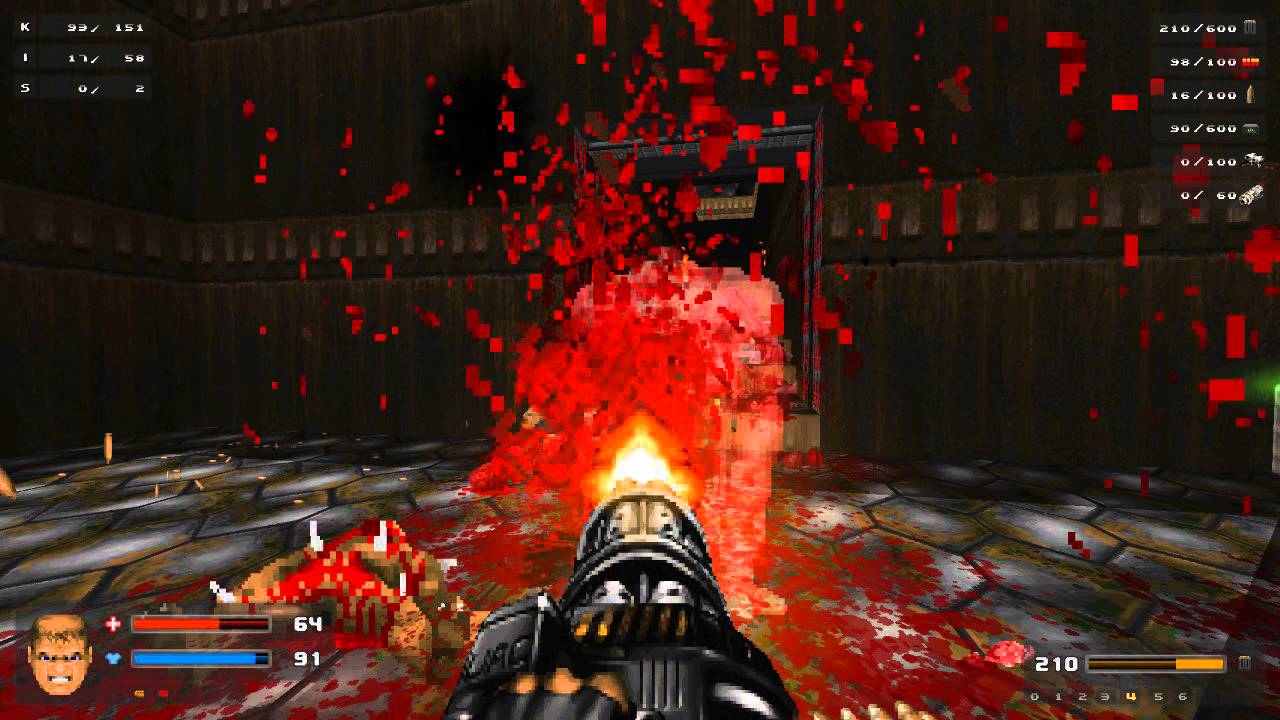
Task: Click the yellow keycard indicator
Action: pyautogui.click(x=140, y=693)
